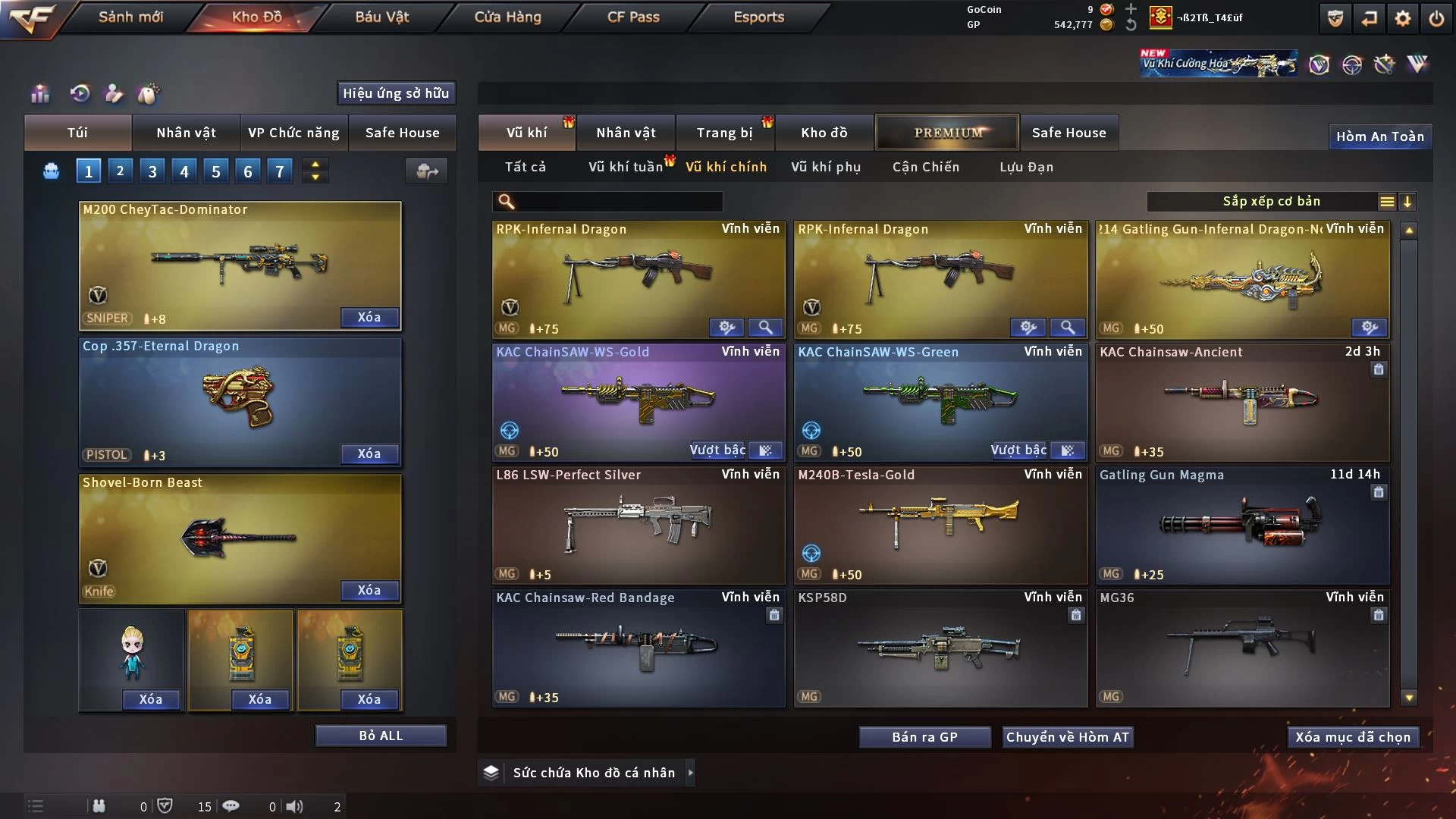This screenshot has width=1456, height=819.
Task: Focus the inventory search field
Action: pos(618,202)
